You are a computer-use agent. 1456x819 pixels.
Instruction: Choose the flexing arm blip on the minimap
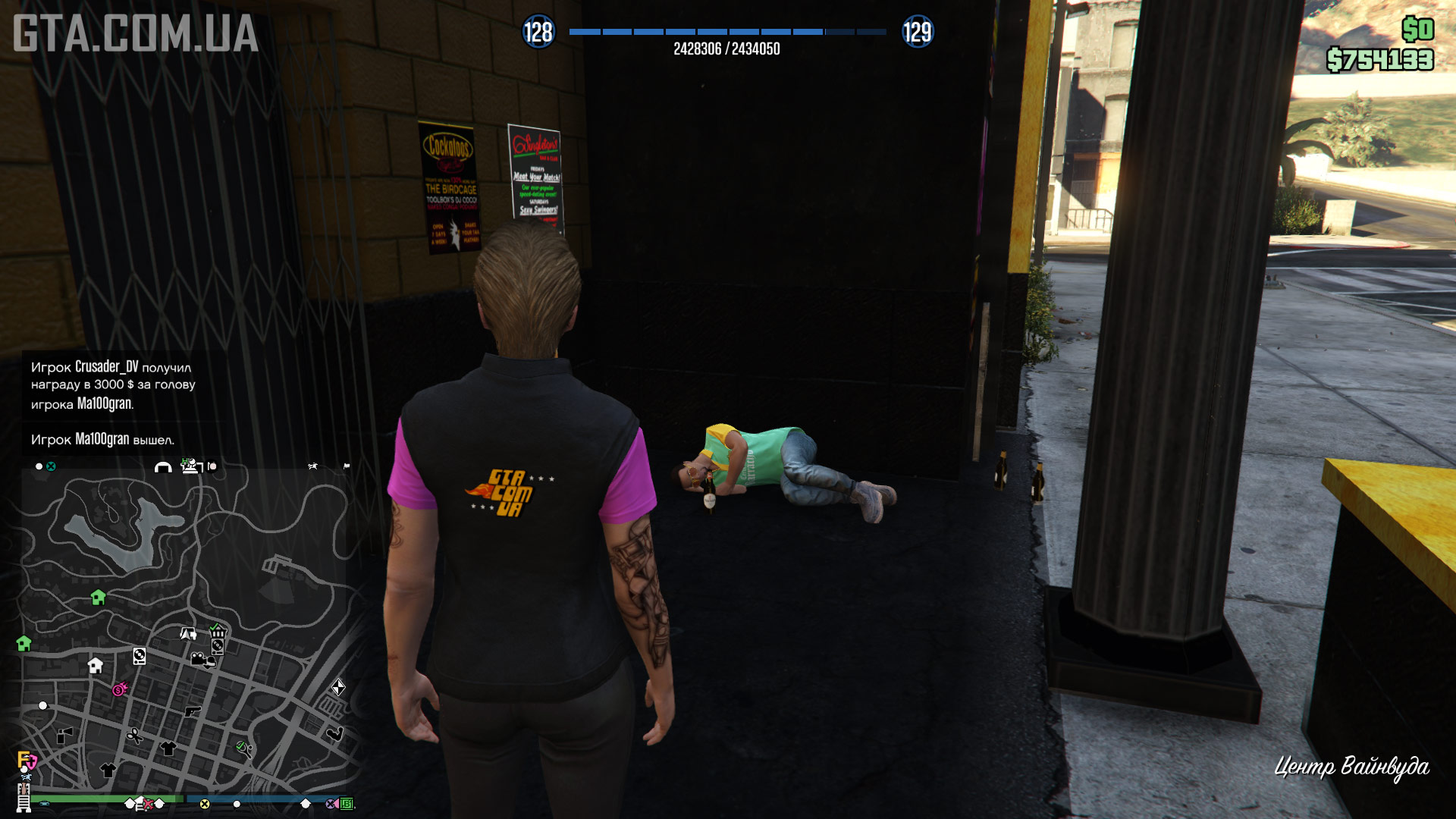pos(334,733)
